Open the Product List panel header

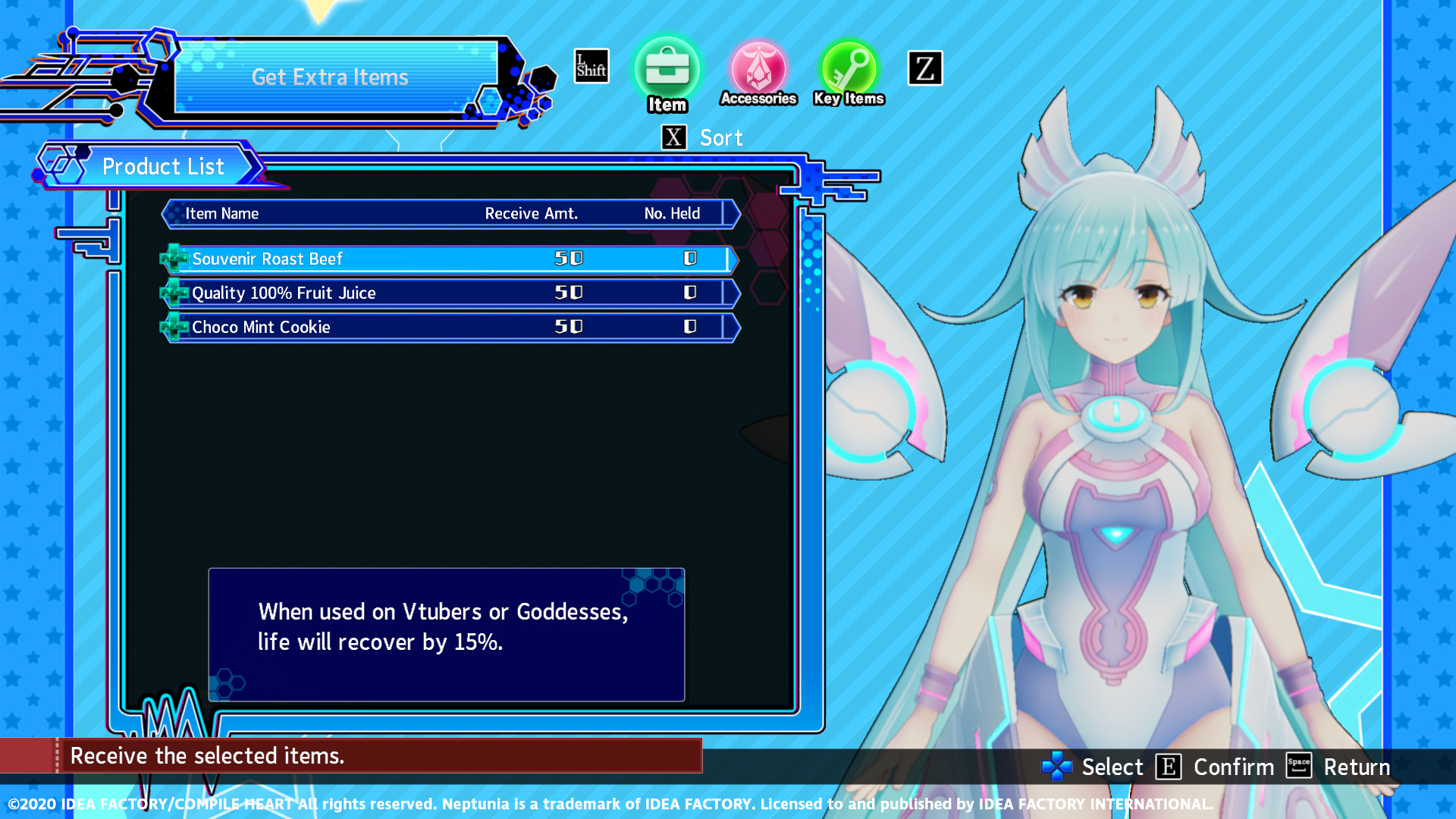pyautogui.click(x=164, y=166)
